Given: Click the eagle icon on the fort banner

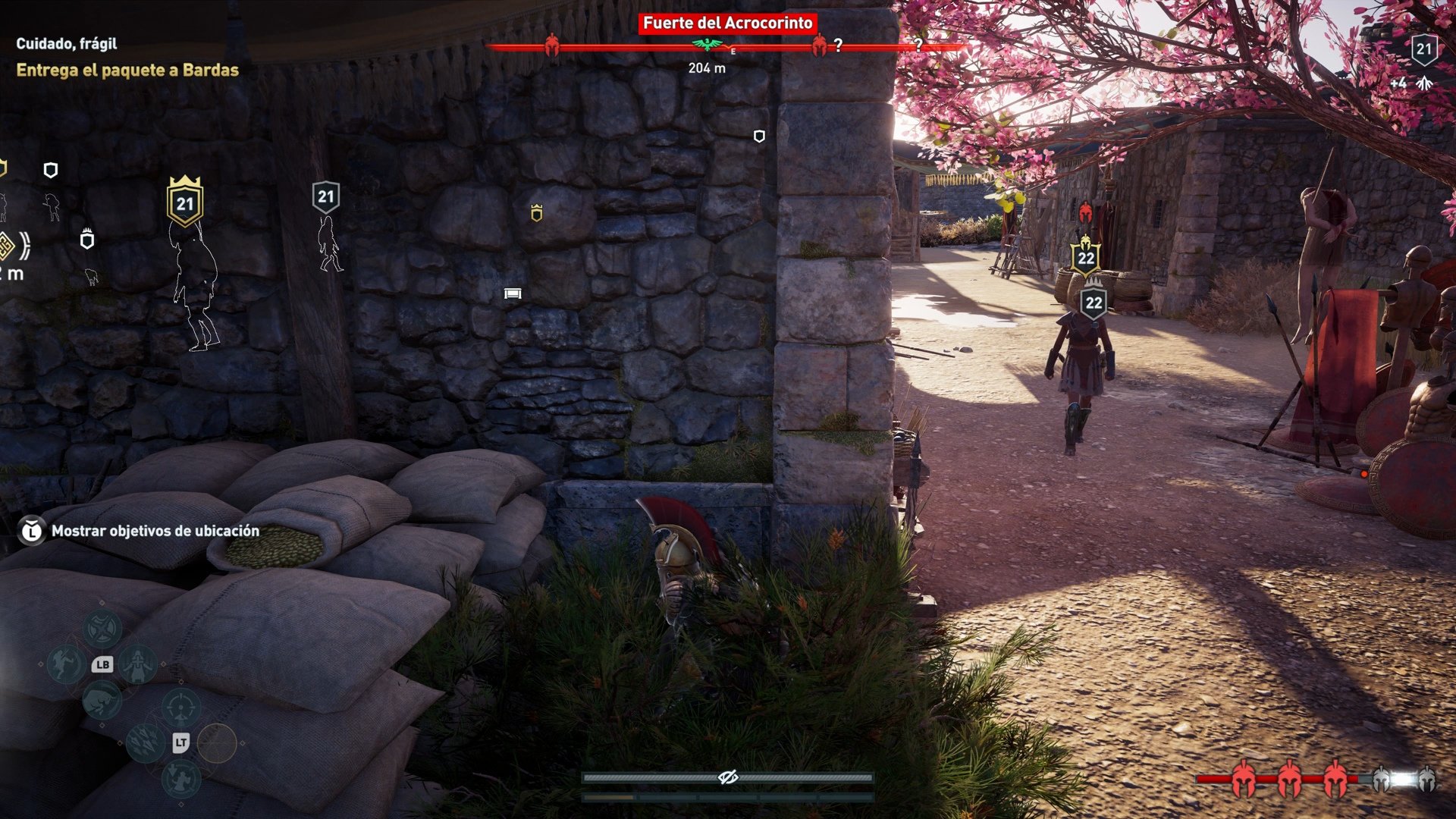Looking at the screenshot, I should pyautogui.click(x=706, y=43).
